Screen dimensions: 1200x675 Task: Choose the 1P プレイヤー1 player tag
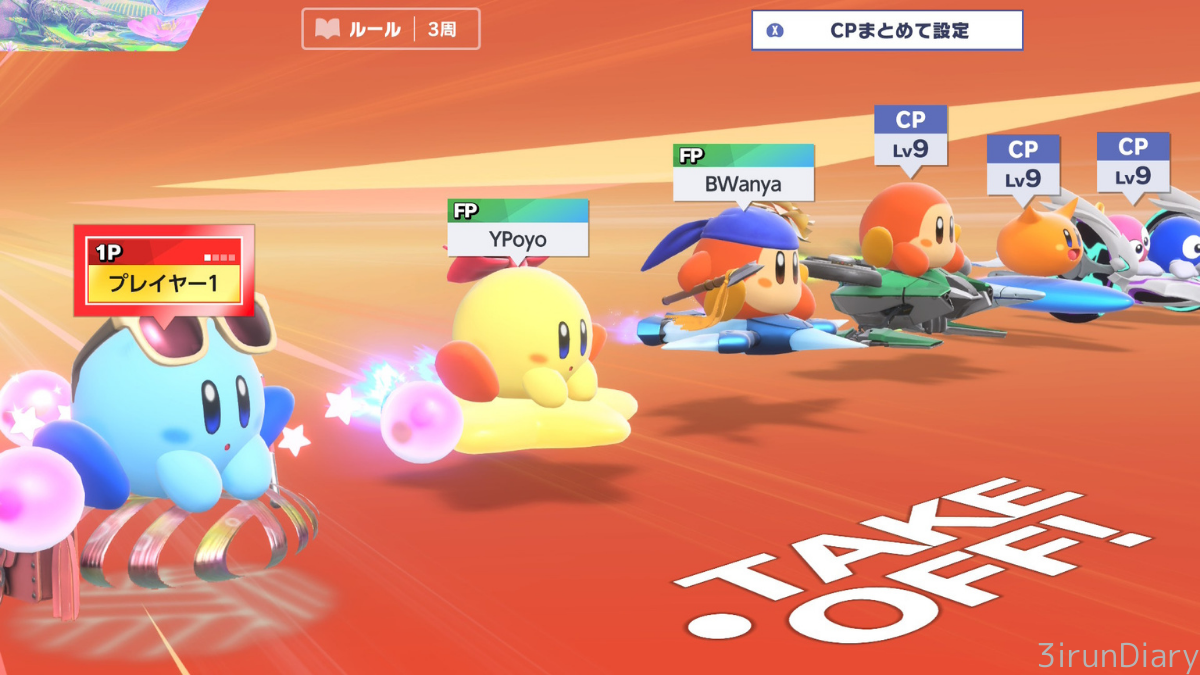(164, 271)
